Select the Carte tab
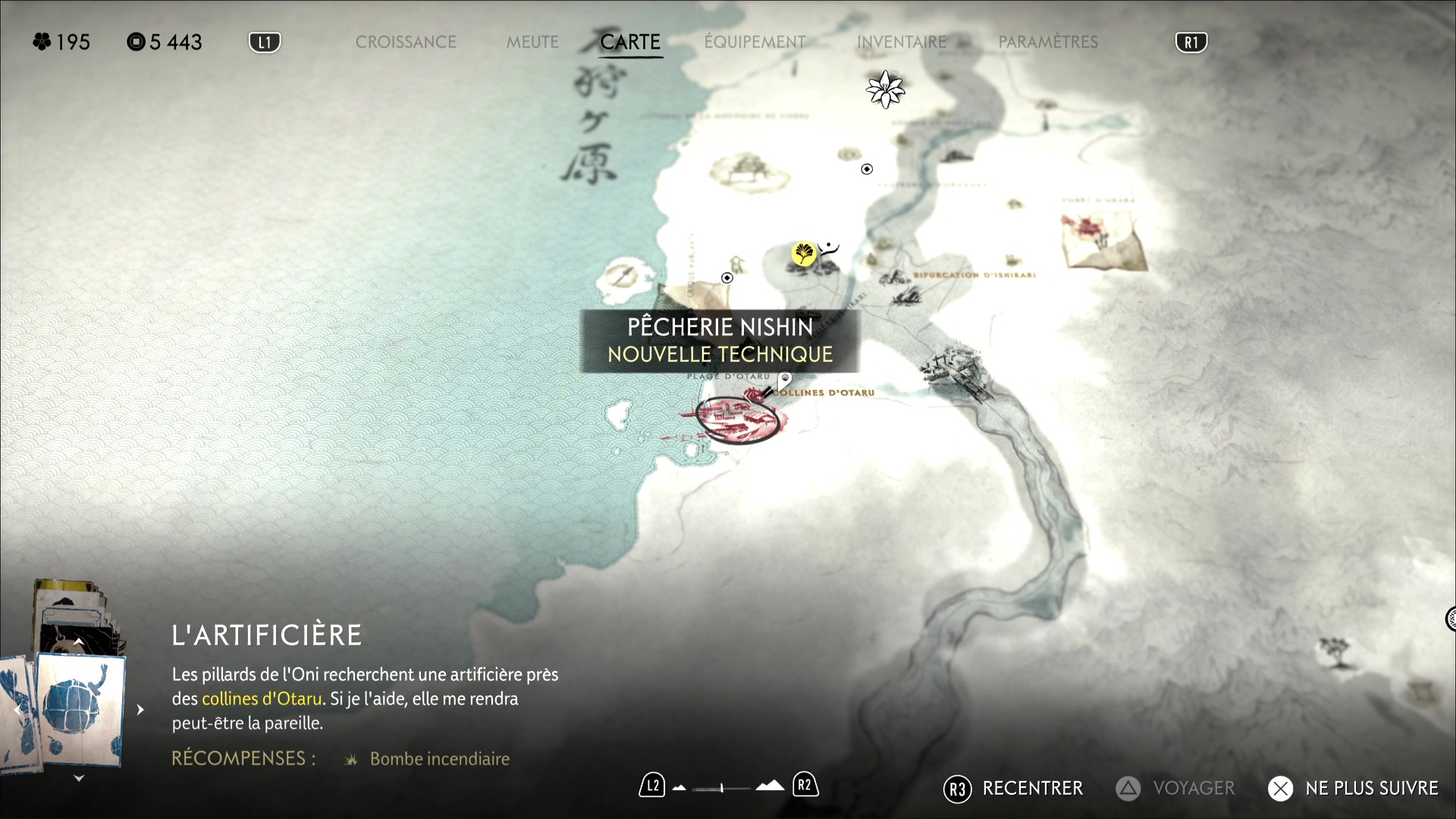Screen dimensions: 1456x819 (630, 42)
